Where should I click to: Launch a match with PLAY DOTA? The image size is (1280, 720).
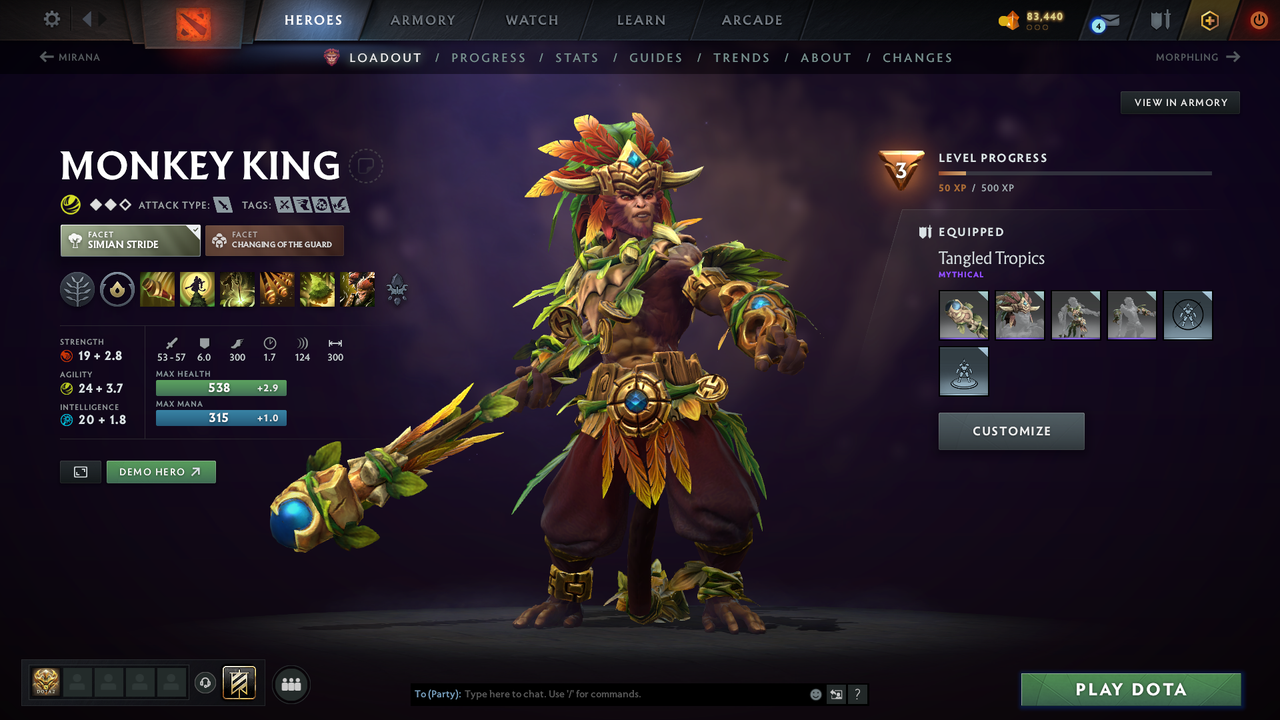(1130, 689)
